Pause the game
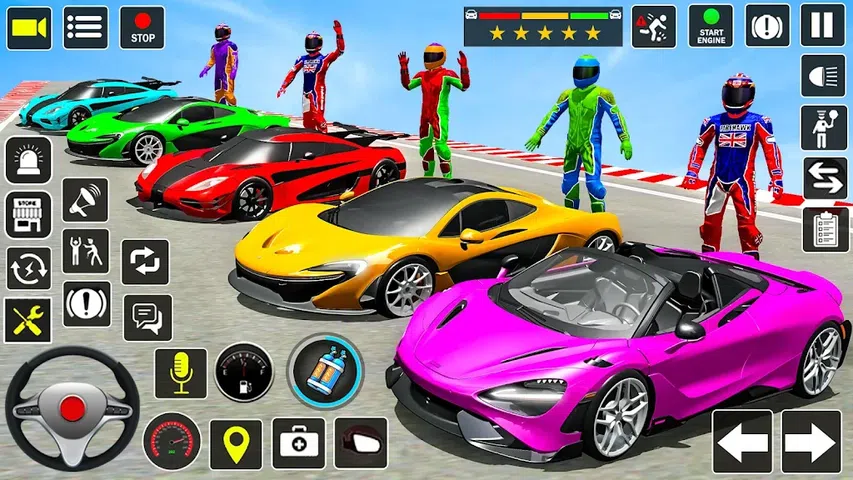This screenshot has width=853, height=480. pyautogui.click(x=822, y=26)
